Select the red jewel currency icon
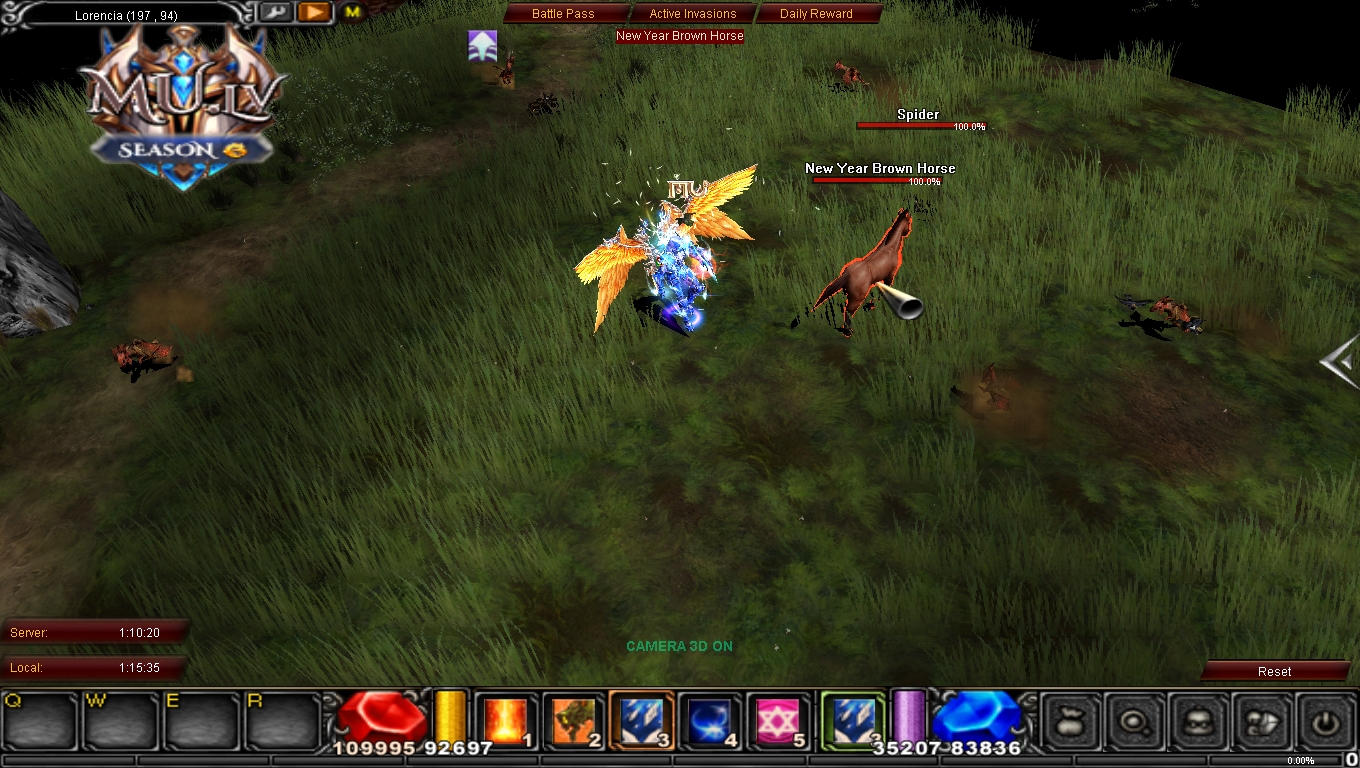The image size is (1360, 768). pyautogui.click(x=385, y=716)
